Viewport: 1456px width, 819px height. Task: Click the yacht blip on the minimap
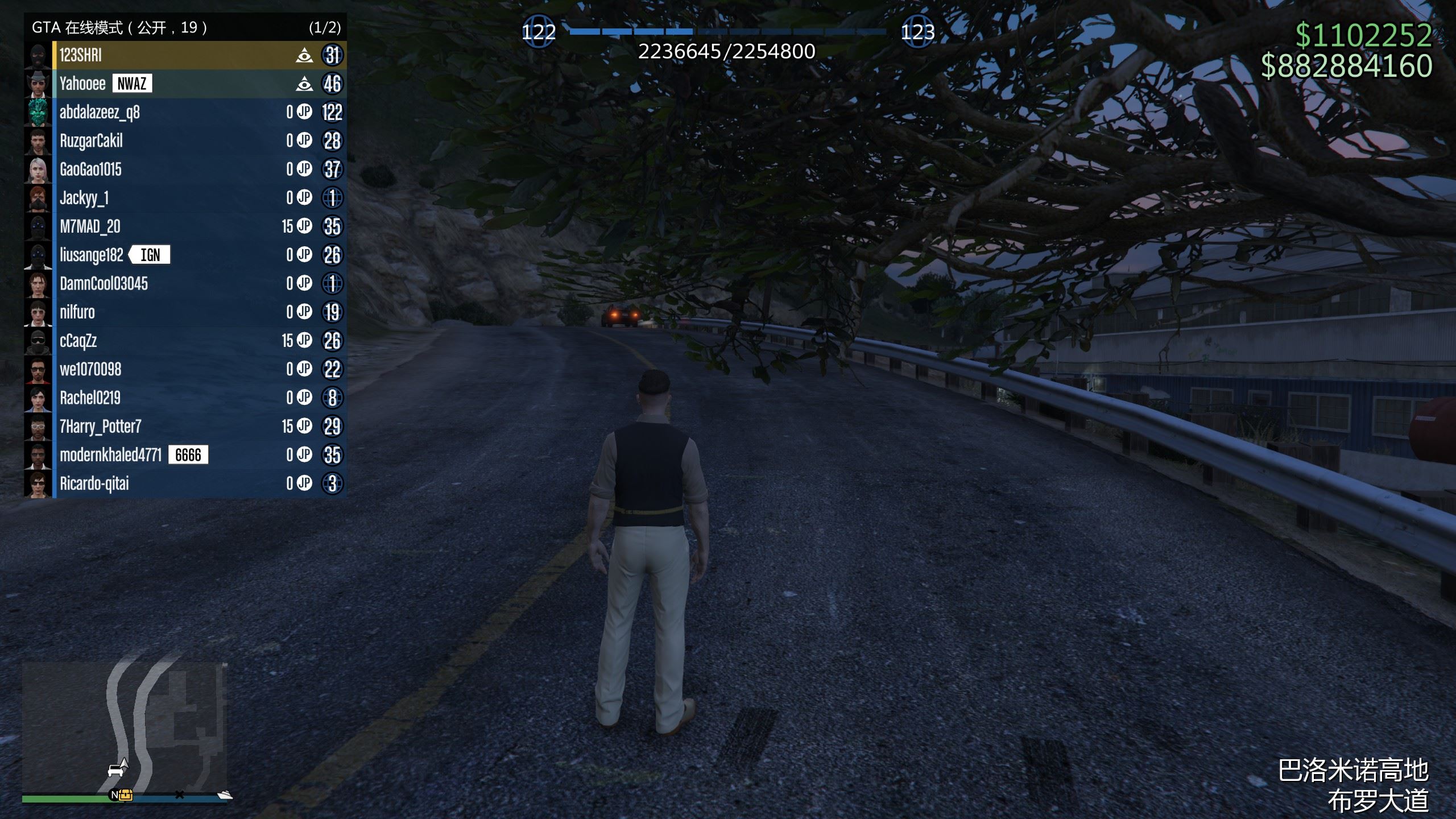pyautogui.click(x=225, y=795)
